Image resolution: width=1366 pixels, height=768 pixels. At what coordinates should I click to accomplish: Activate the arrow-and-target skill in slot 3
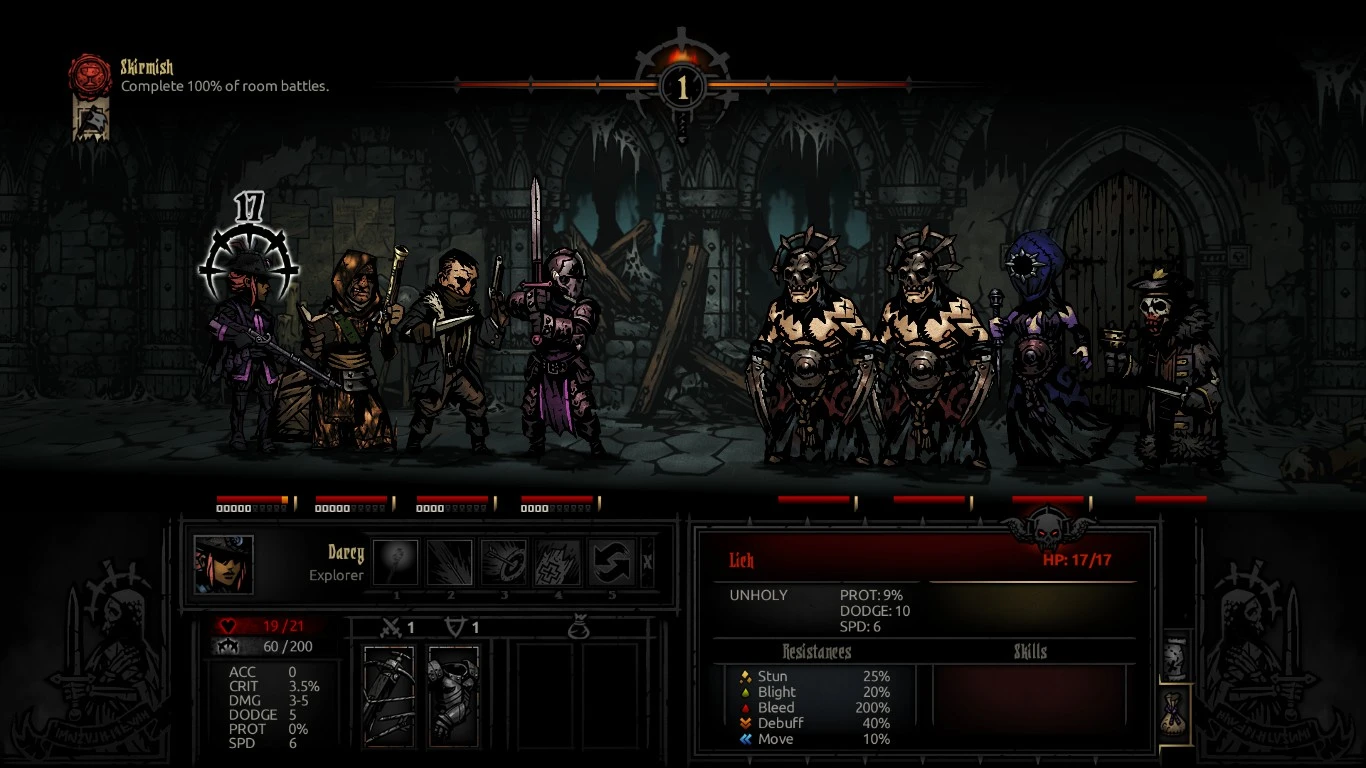click(504, 563)
